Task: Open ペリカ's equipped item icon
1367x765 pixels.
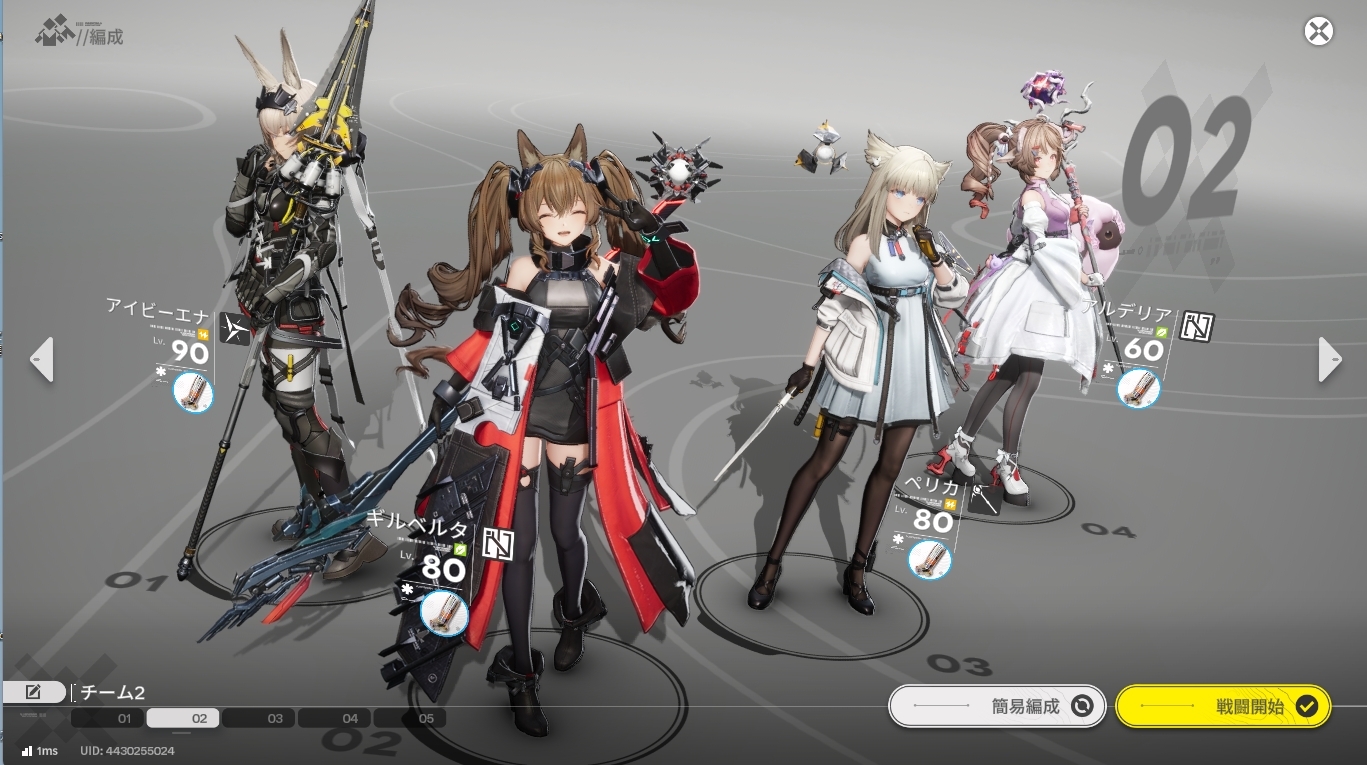Action: pyautogui.click(x=929, y=560)
